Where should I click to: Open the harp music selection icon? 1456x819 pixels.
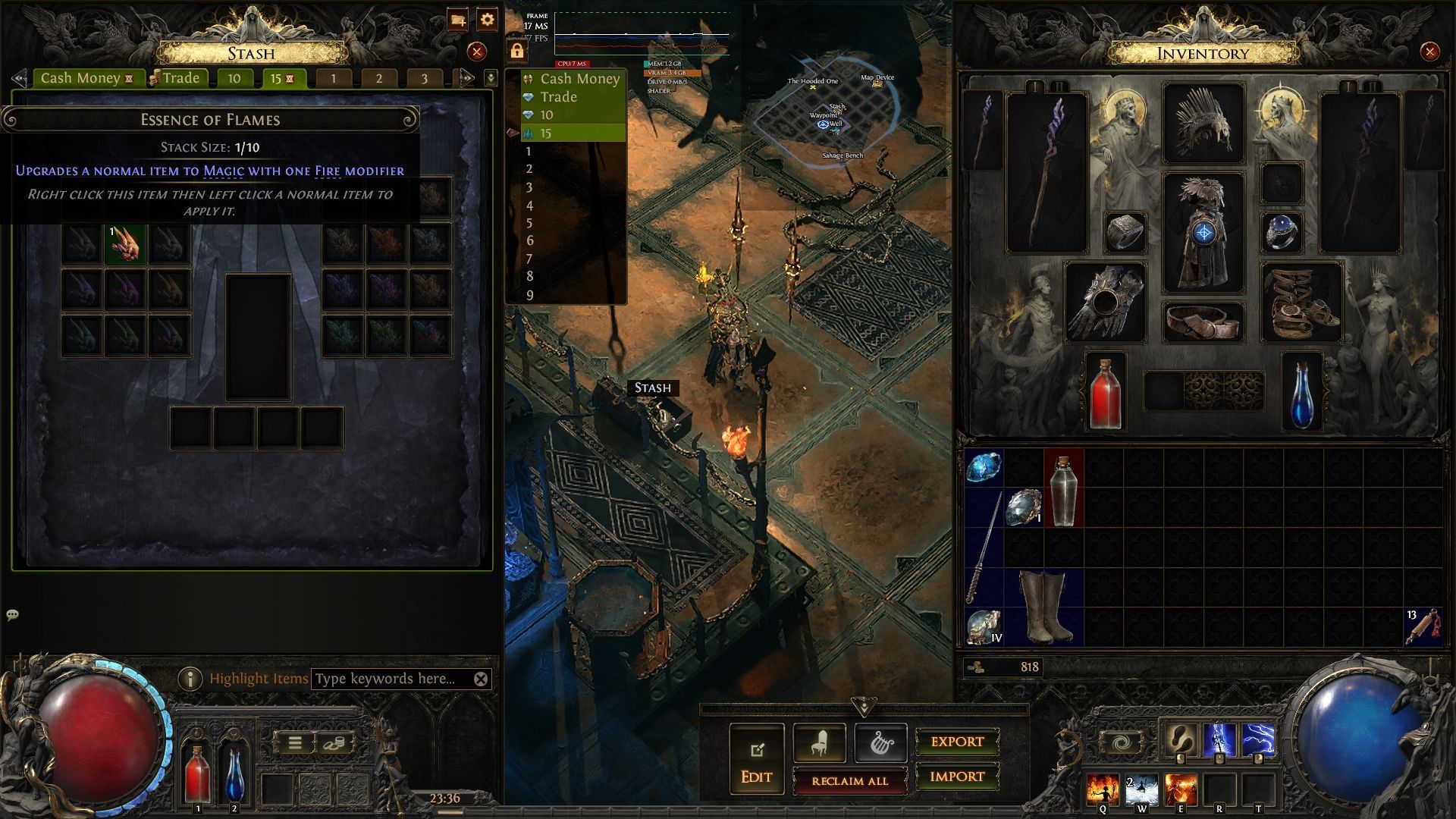click(x=880, y=742)
